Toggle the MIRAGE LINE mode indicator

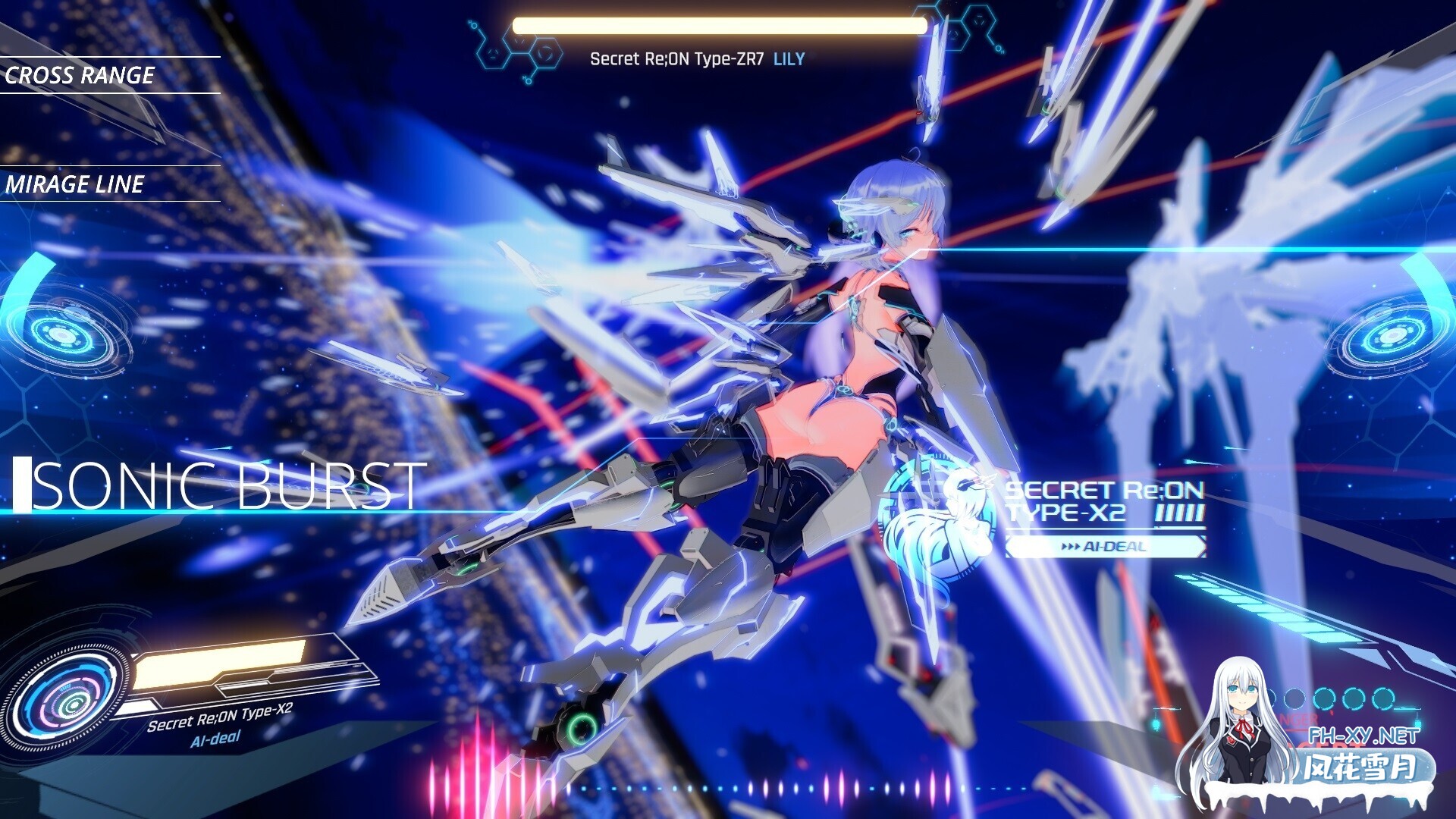pyautogui.click(x=76, y=184)
